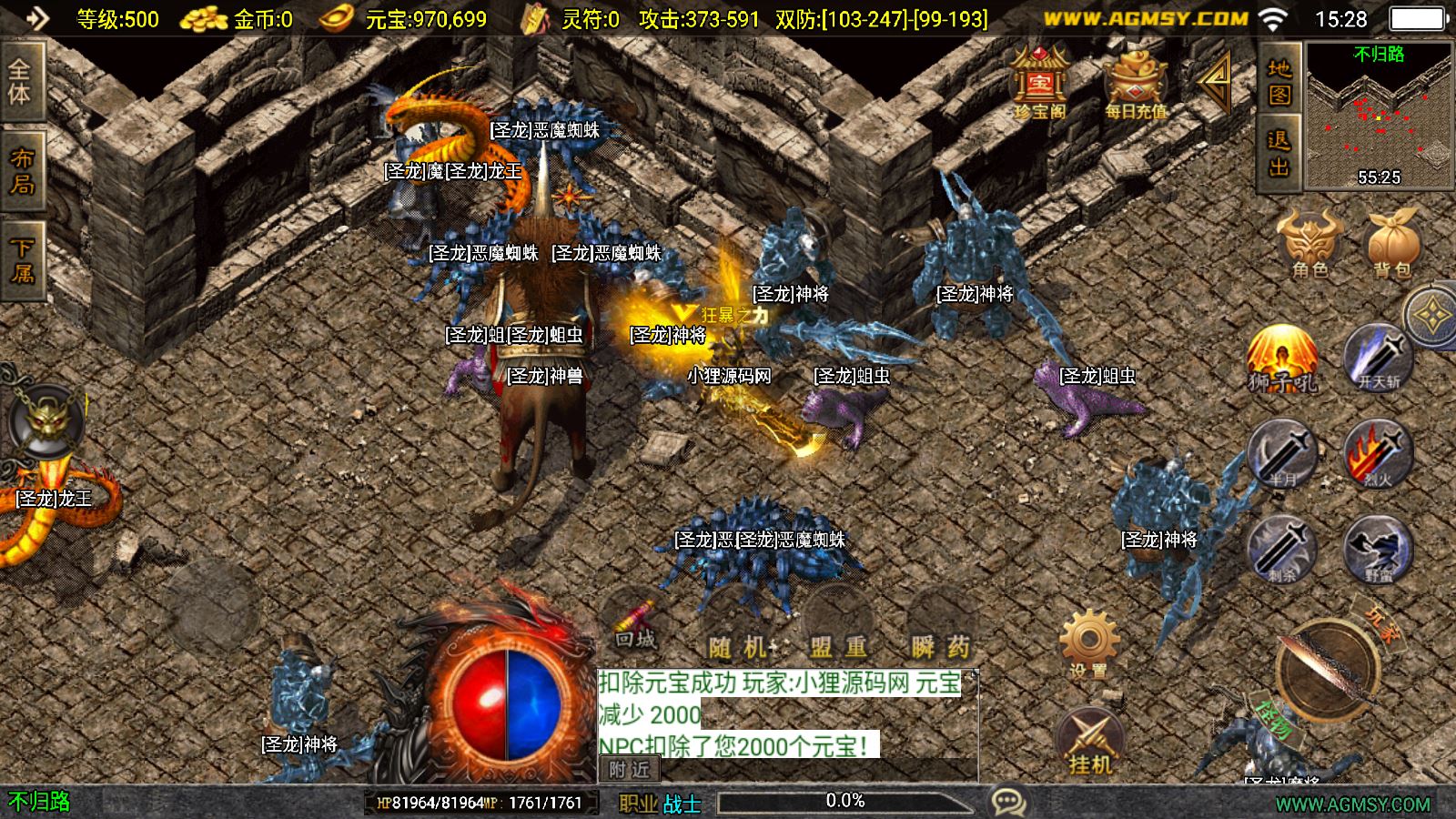Activate the 刺杀 skill
The width and height of the screenshot is (1456, 819).
(x=1283, y=549)
